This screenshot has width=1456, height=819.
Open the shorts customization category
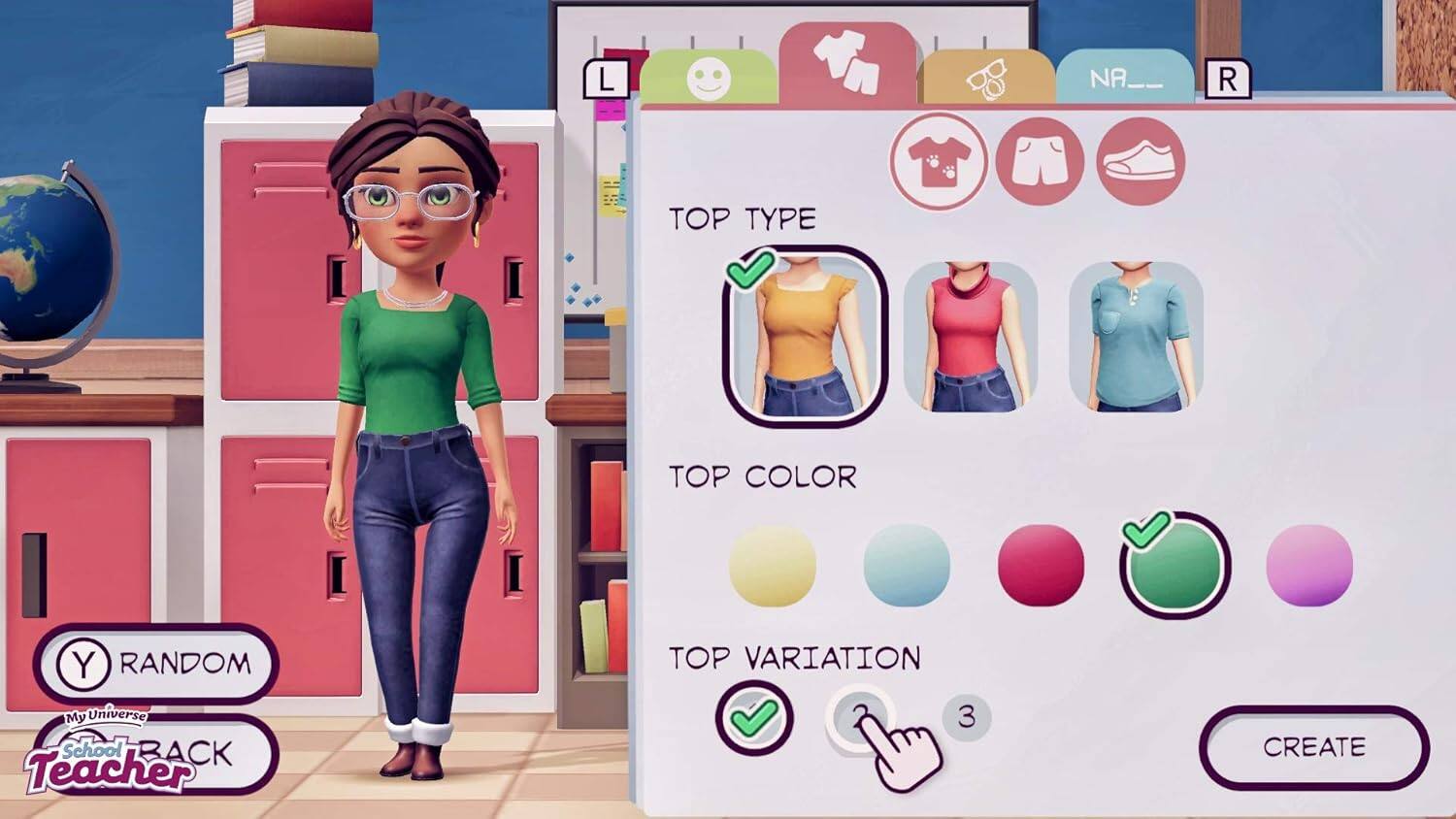[1037, 160]
